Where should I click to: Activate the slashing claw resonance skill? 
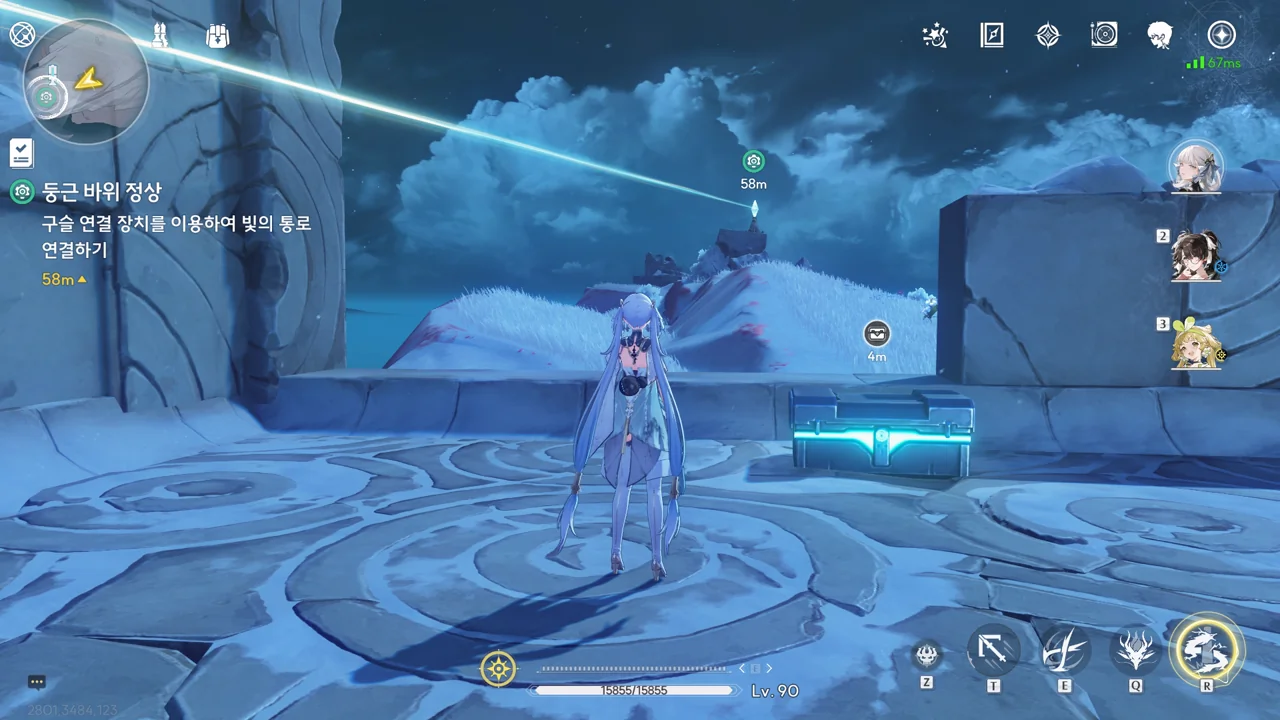(1064, 650)
